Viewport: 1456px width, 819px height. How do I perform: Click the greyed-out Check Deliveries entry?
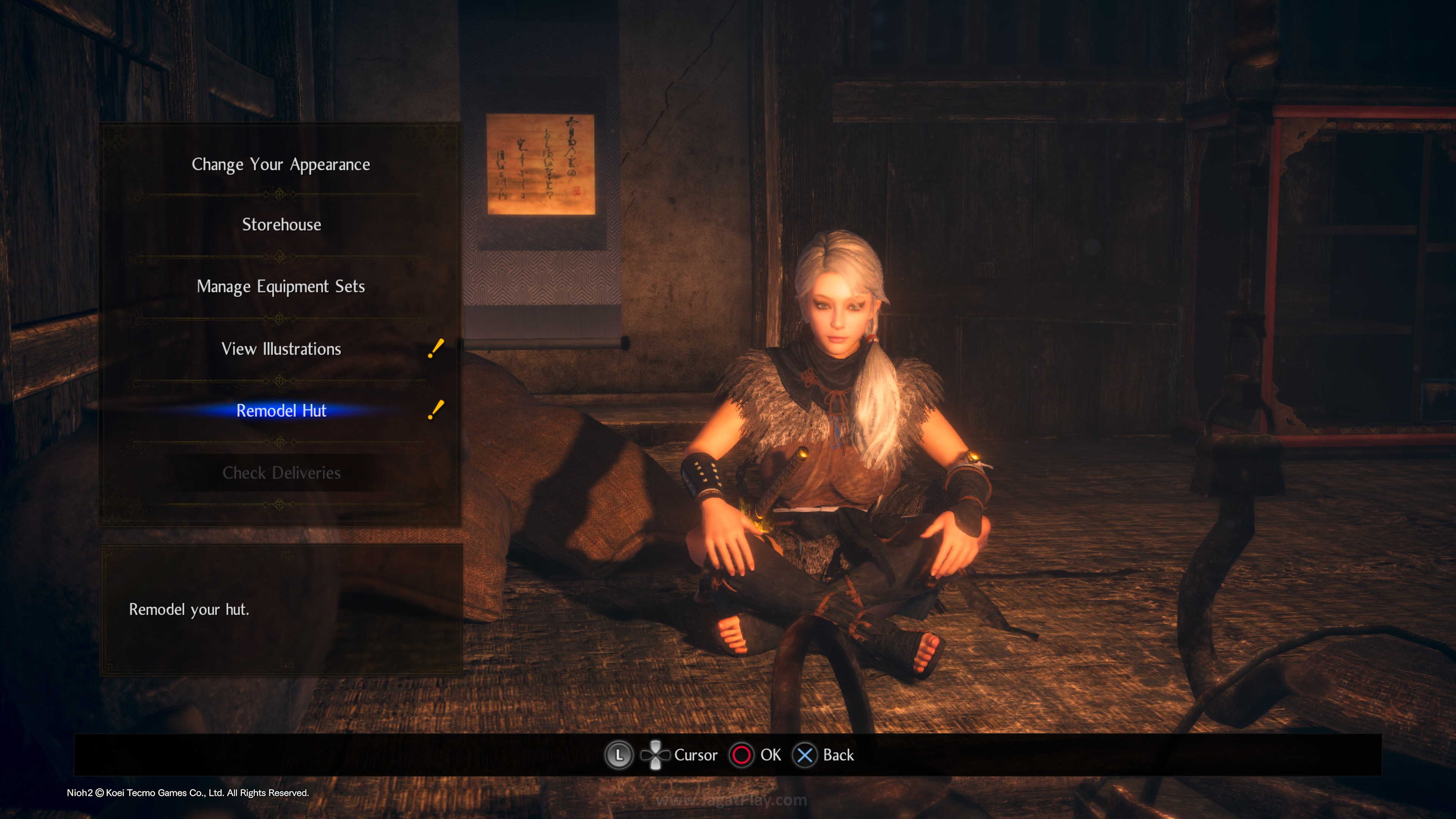tap(281, 472)
